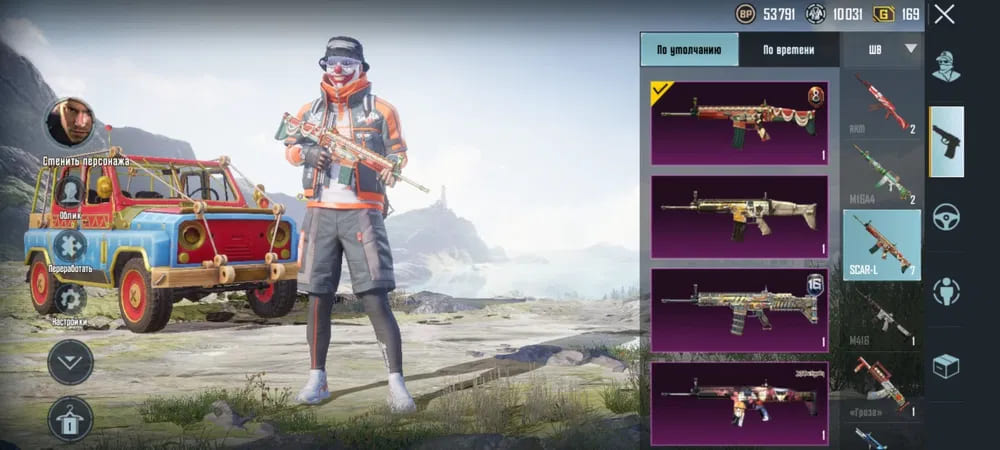Choose the M416 weapon category
Image resolution: width=1000 pixels, height=450 pixels.
[x=882, y=315]
